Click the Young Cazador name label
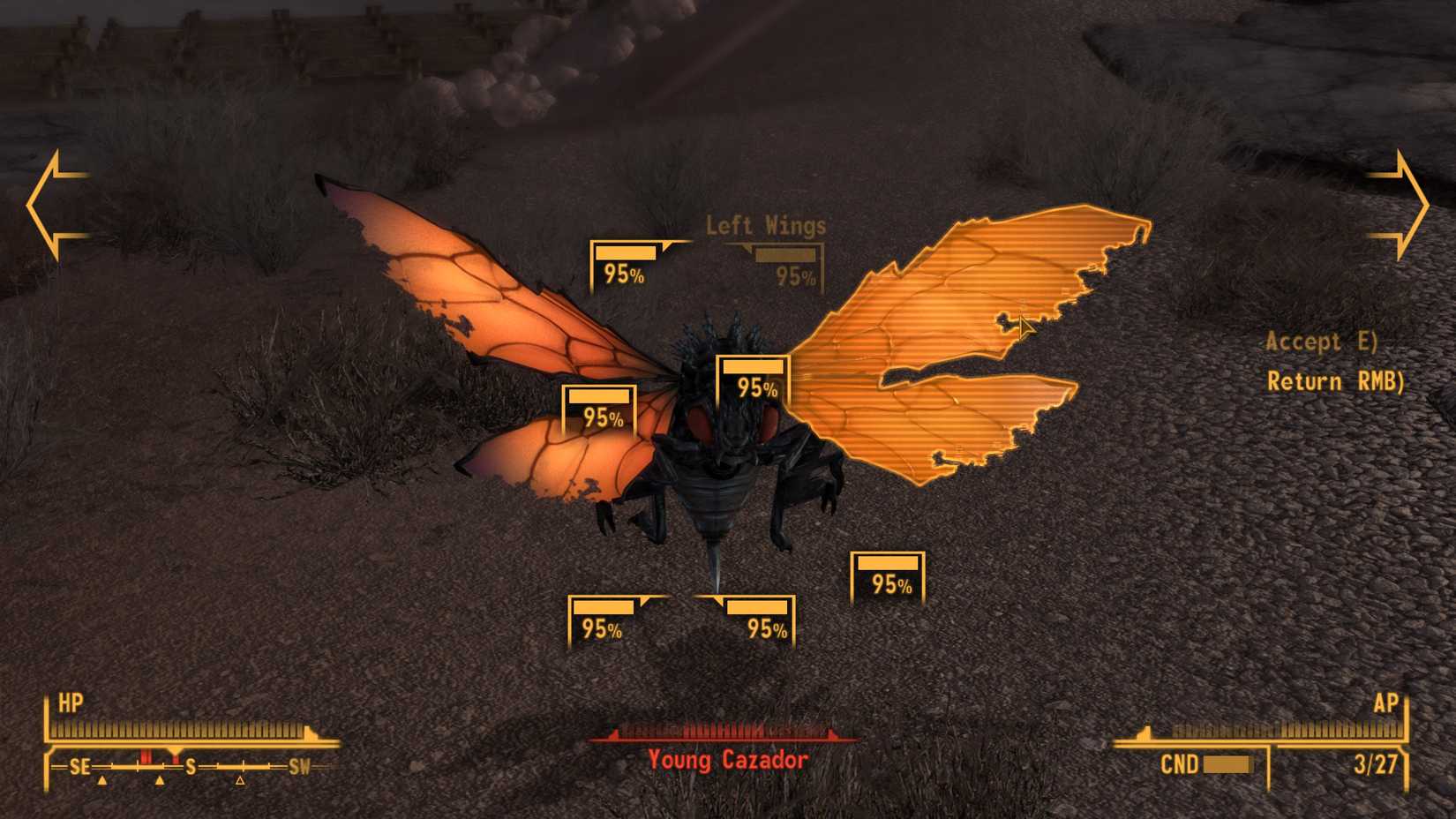This screenshot has height=819, width=1456. point(727,757)
